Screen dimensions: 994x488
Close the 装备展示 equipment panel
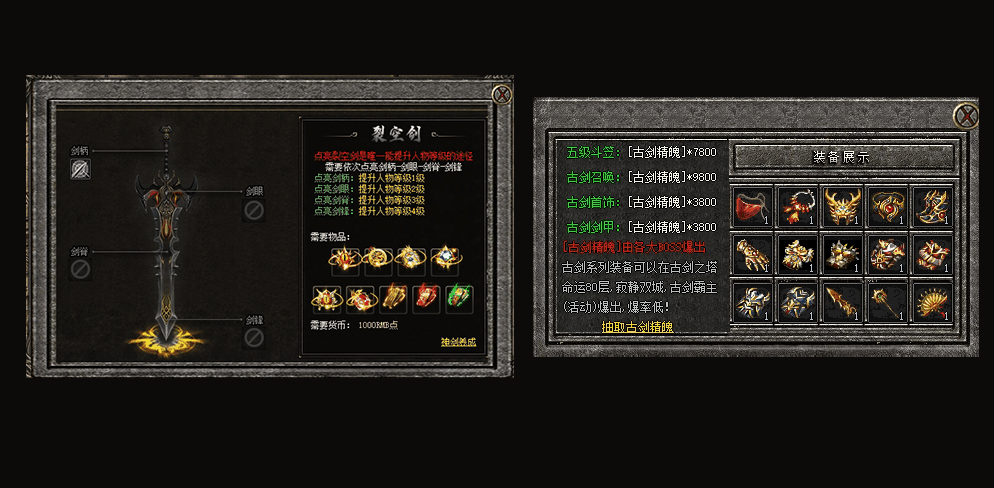pyautogui.click(x=965, y=115)
